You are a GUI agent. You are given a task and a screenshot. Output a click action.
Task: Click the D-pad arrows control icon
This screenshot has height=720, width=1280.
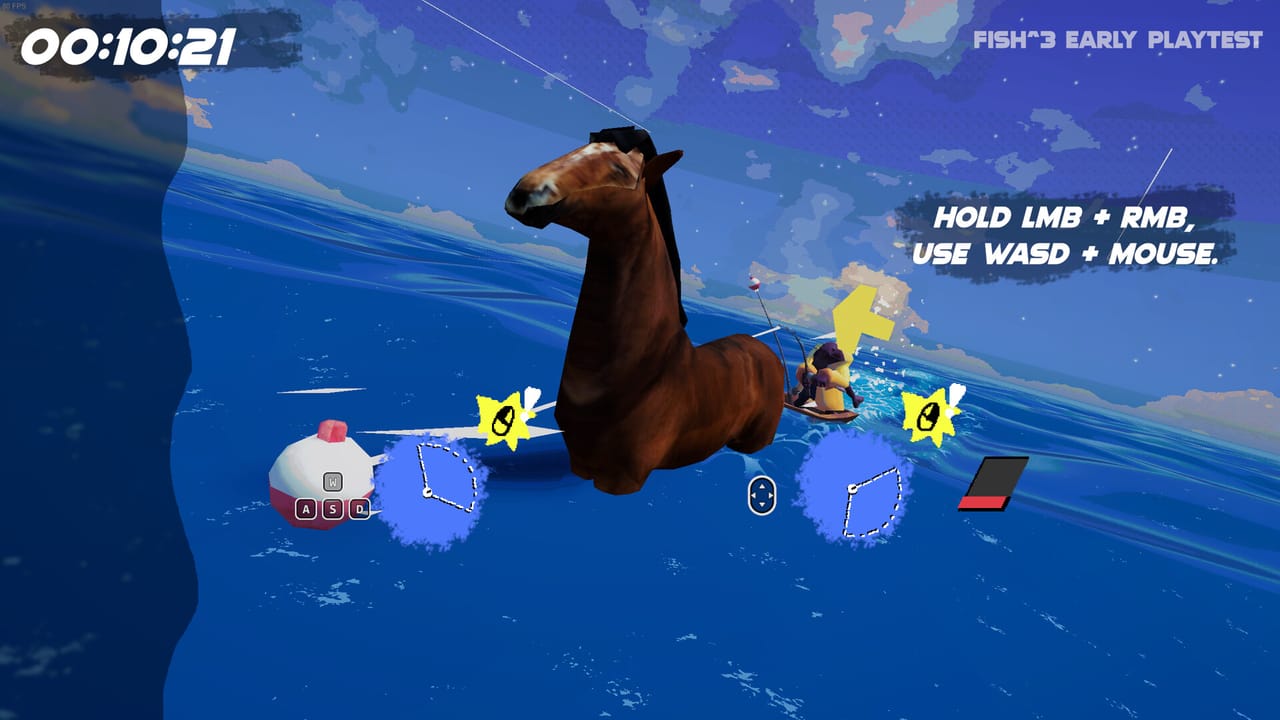pyautogui.click(x=761, y=494)
